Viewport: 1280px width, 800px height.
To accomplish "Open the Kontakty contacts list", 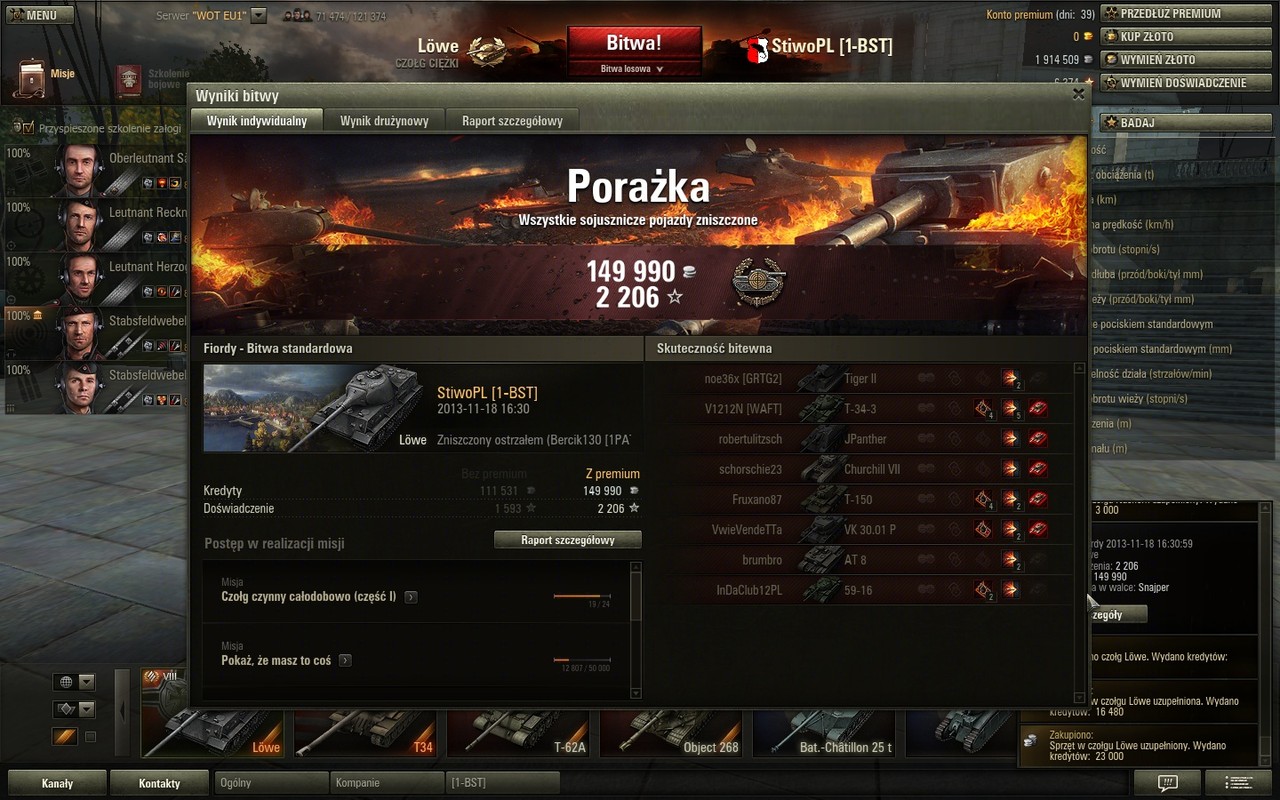I will 159,783.
